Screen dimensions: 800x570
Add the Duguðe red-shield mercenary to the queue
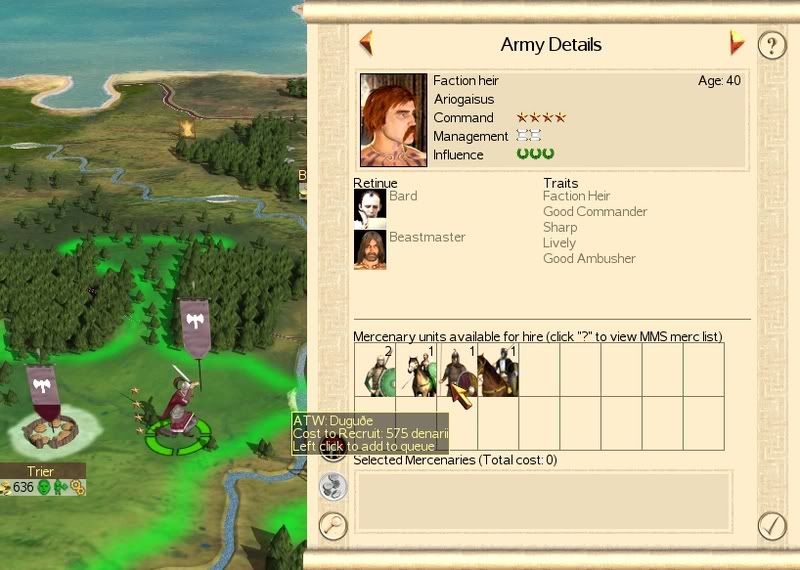[x=457, y=371]
